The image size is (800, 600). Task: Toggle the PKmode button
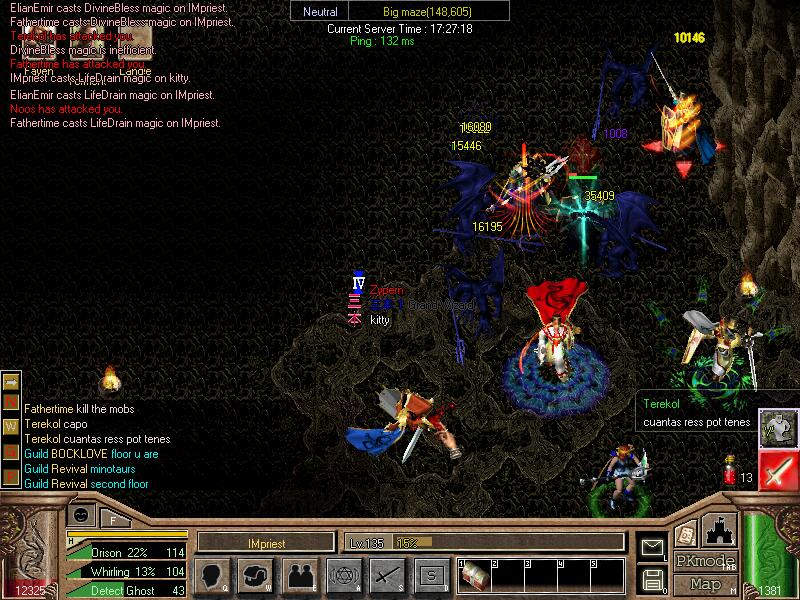[x=705, y=561]
